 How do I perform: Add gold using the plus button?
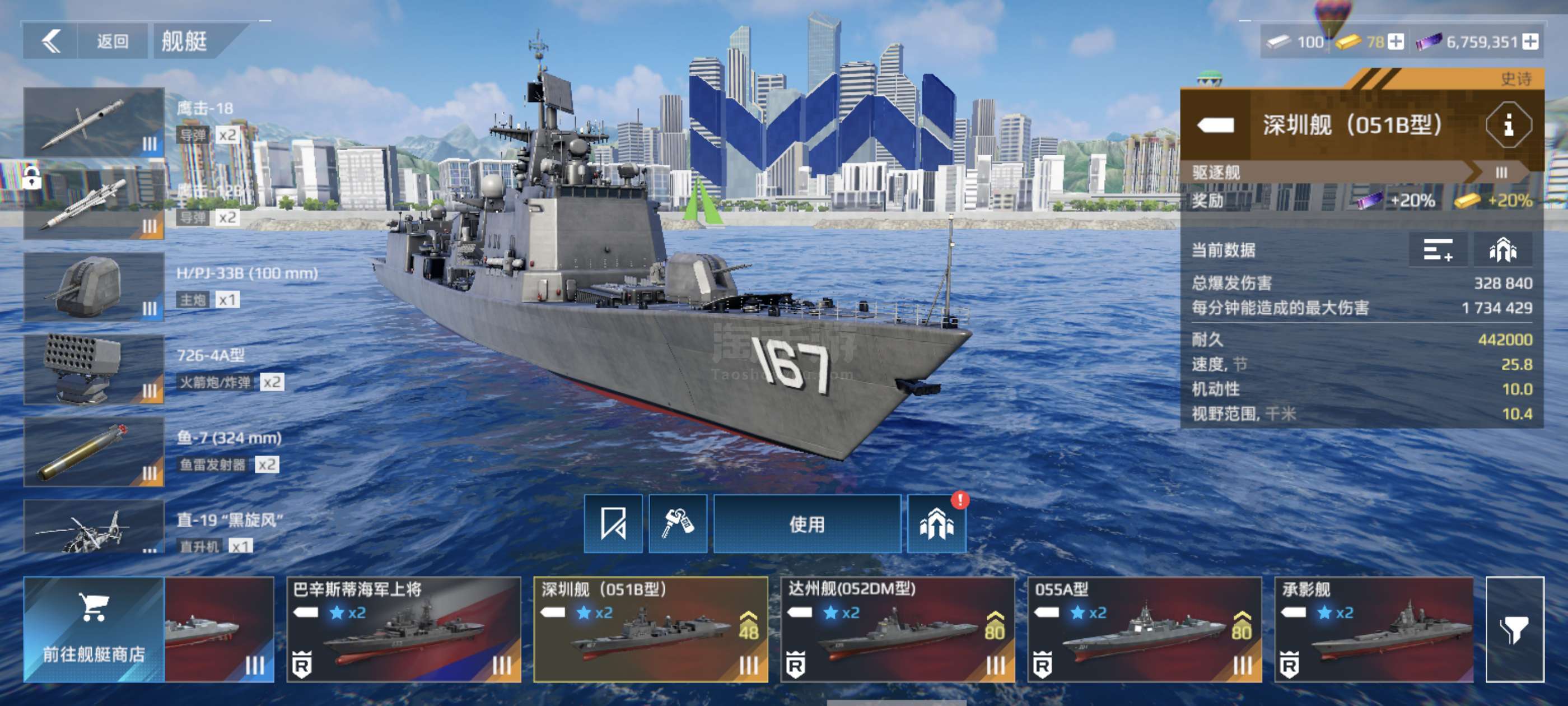coord(1396,41)
